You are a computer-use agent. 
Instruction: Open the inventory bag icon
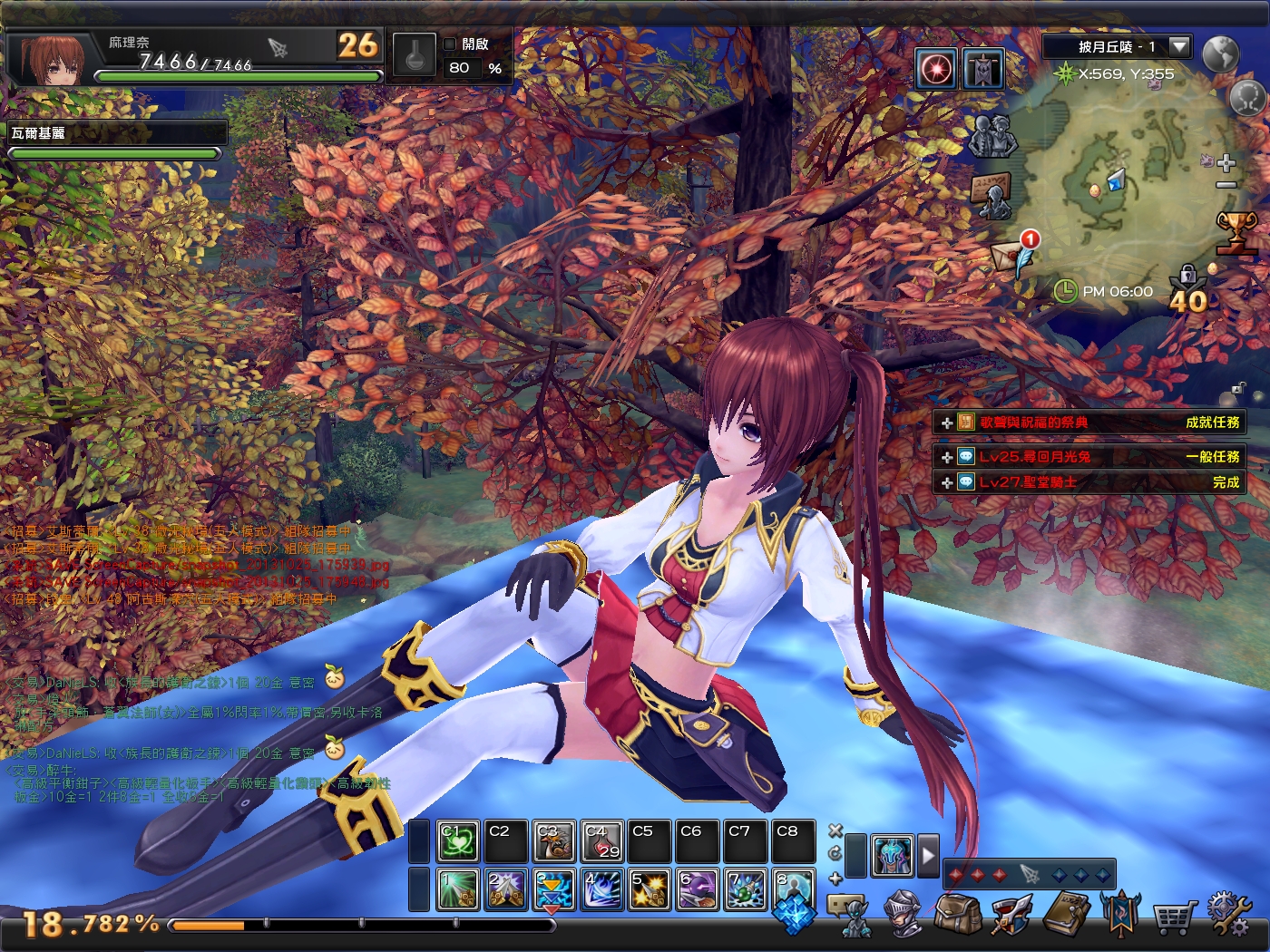959,914
